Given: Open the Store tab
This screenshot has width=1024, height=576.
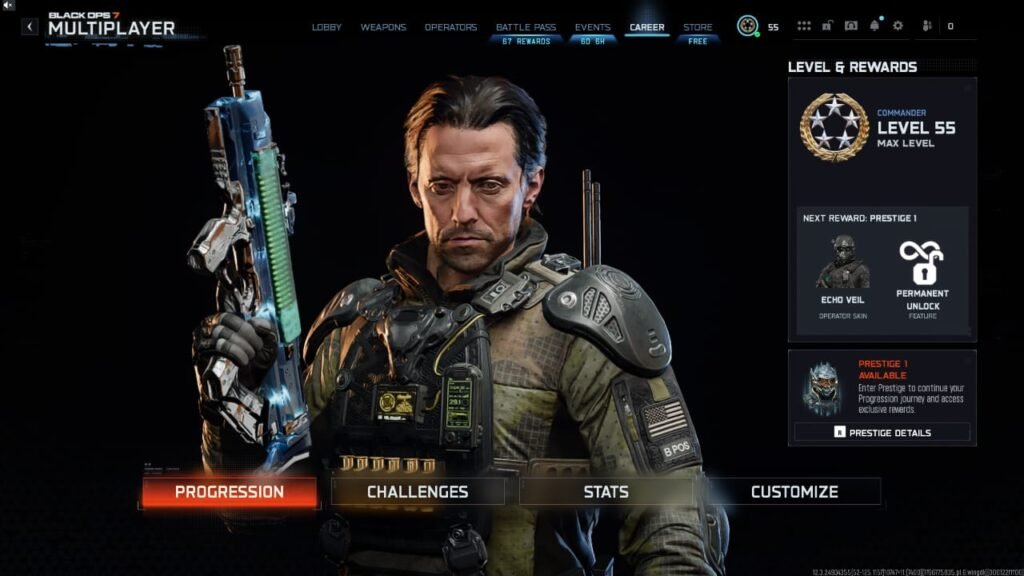Looking at the screenshot, I should tap(698, 27).
